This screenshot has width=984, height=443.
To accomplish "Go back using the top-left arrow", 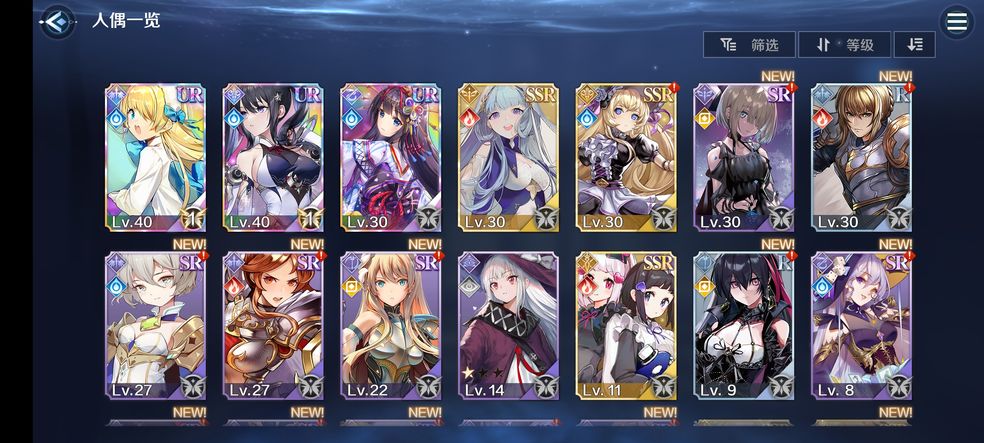I will tap(57, 21).
